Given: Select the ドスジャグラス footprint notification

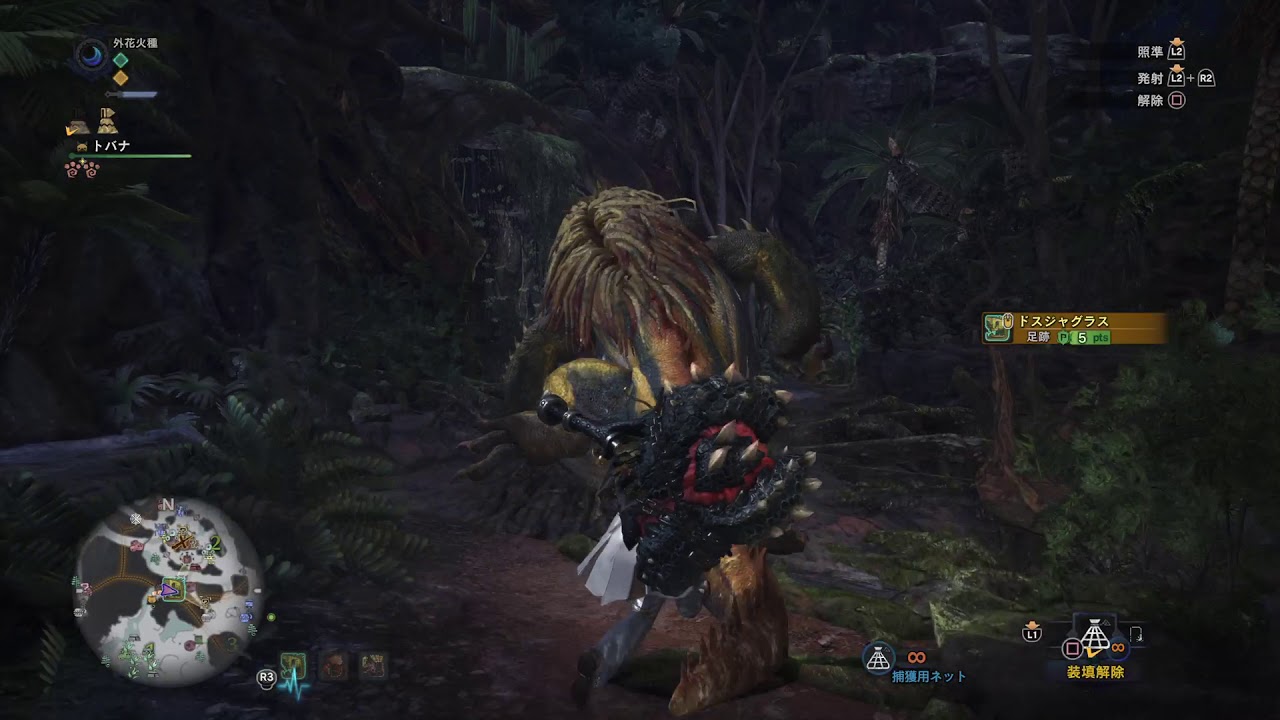Looking at the screenshot, I should click(1074, 328).
